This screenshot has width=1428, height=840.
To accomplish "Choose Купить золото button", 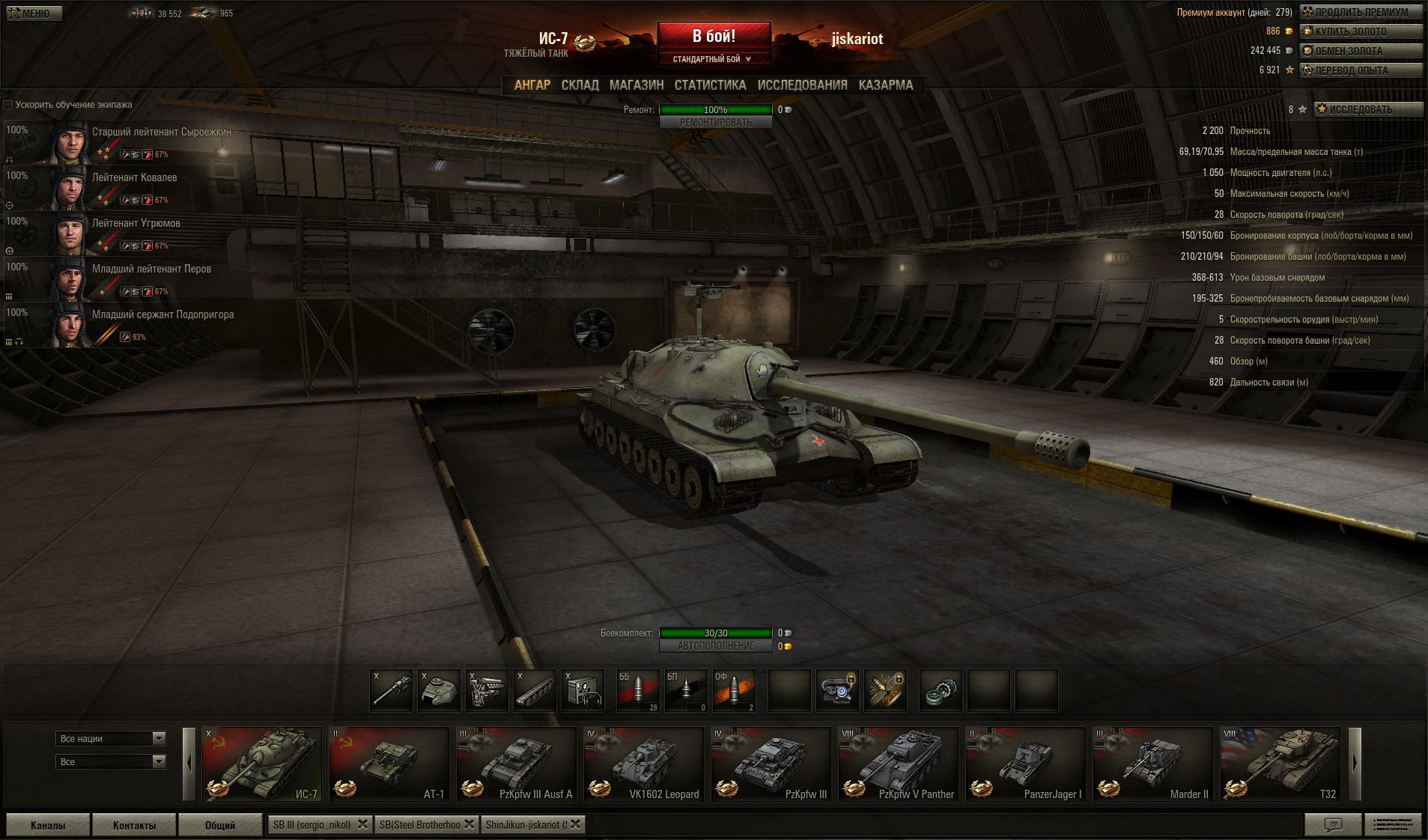I will point(1361,31).
